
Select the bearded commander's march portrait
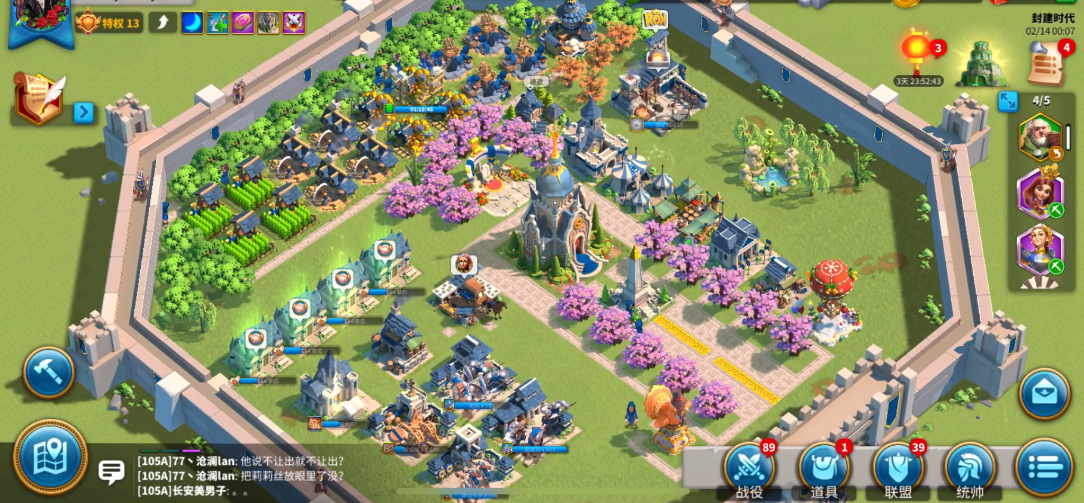[1040, 137]
